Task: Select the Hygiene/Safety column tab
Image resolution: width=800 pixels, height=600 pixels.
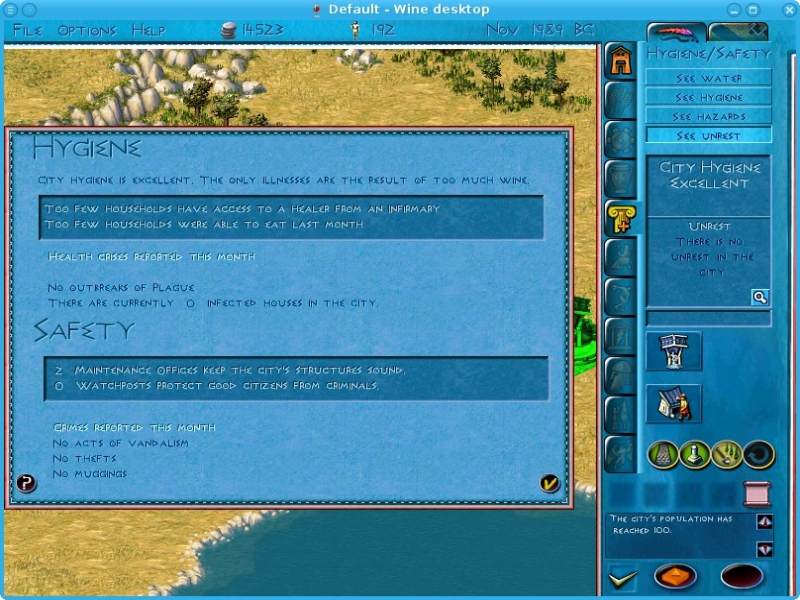Action: click(621, 218)
